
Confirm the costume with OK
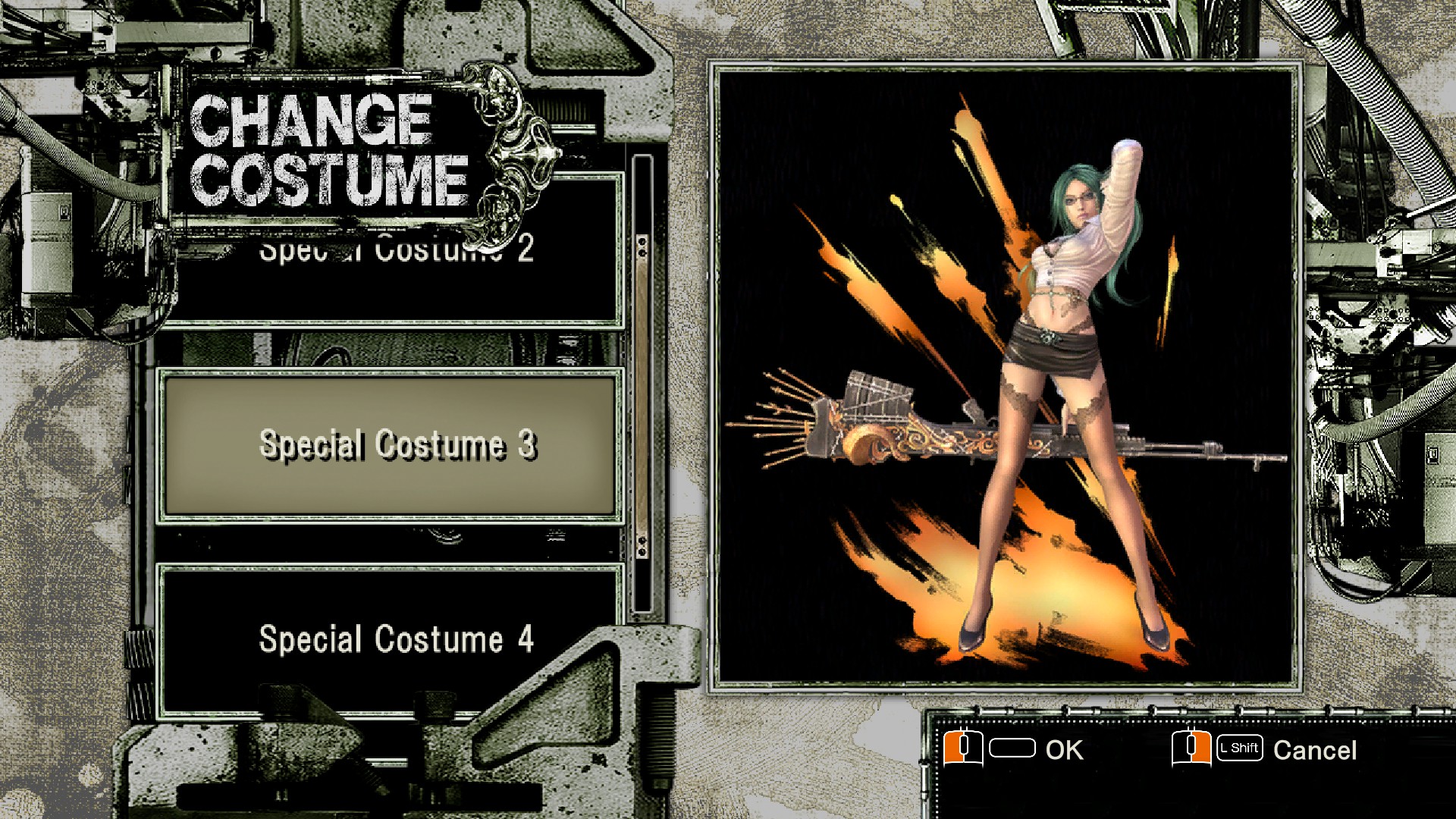click(1065, 749)
